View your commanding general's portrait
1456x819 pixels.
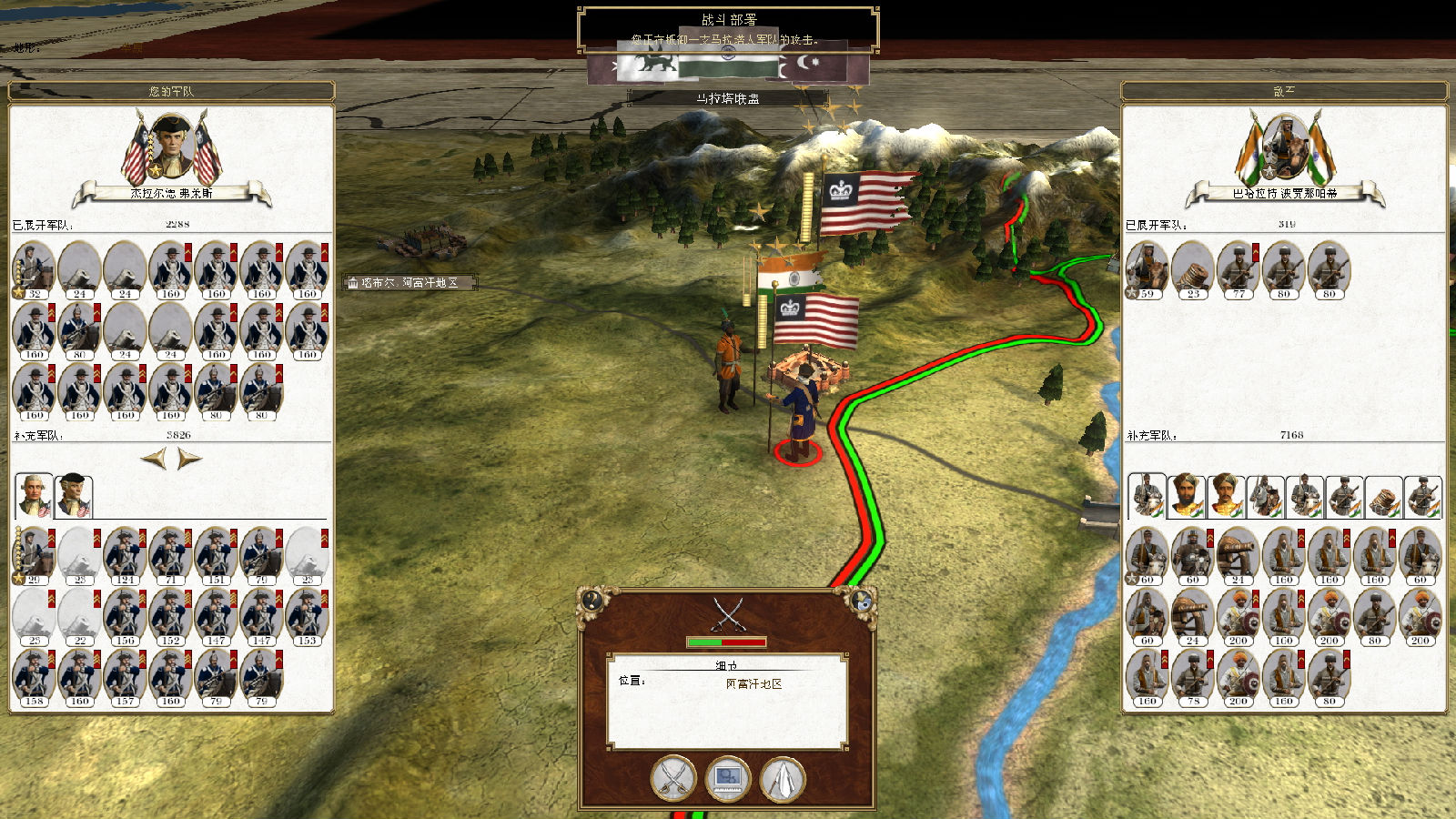(171, 146)
